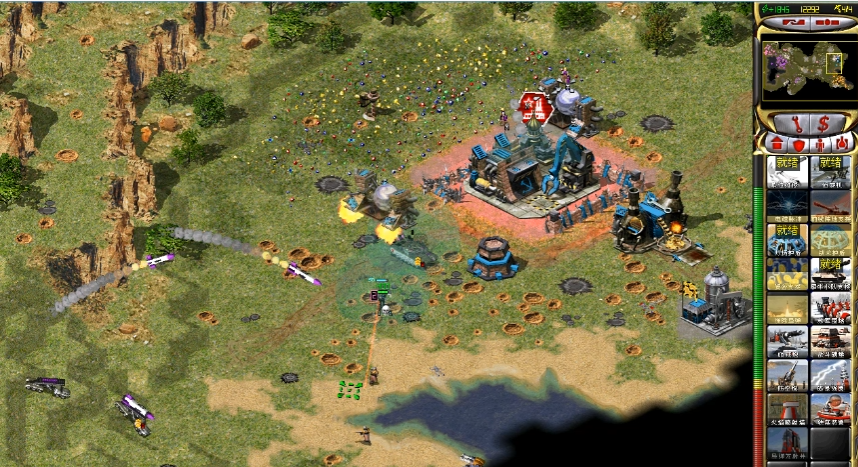Build the red flame turret

[787, 409]
